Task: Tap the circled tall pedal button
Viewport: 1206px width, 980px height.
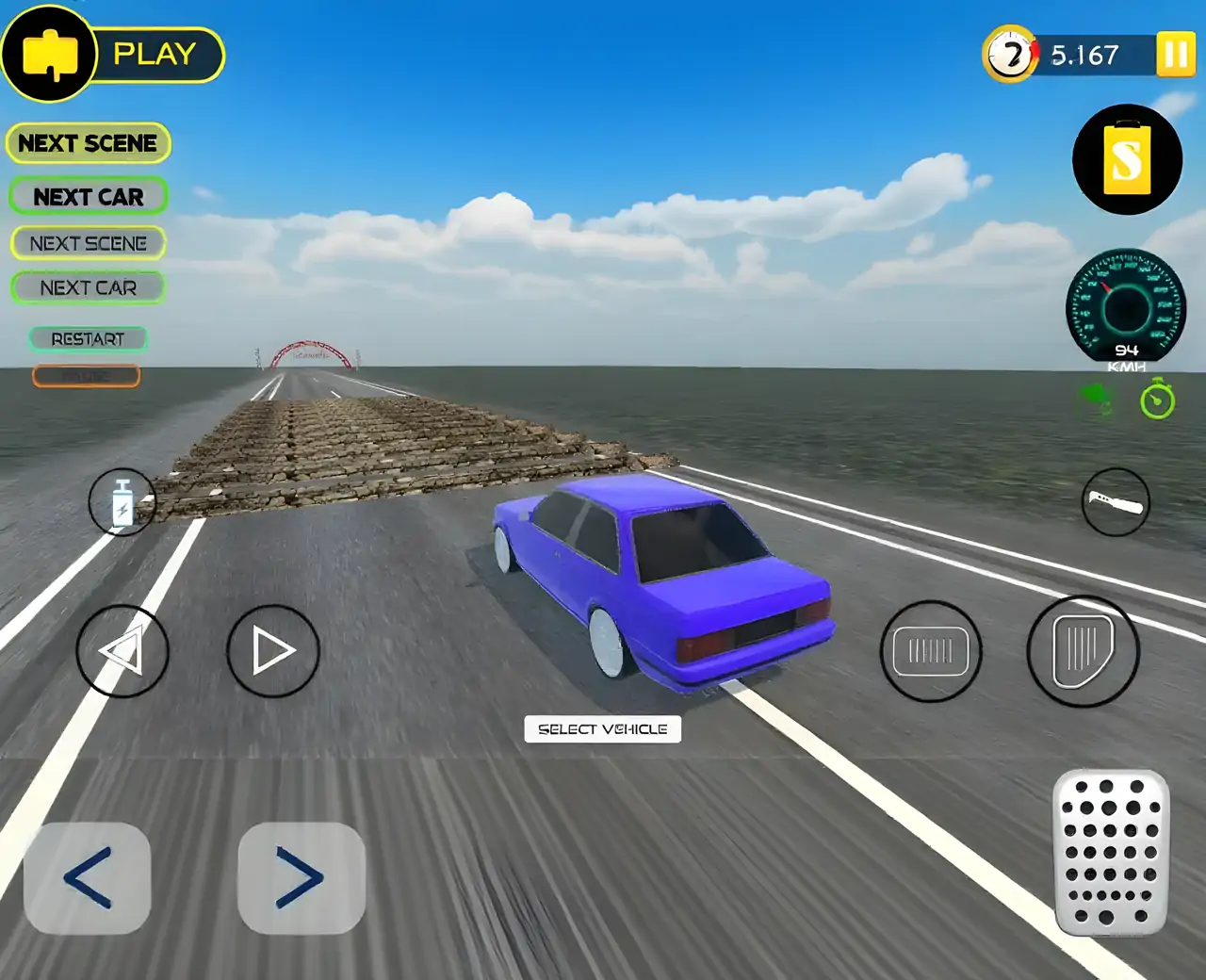Action: tap(1083, 650)
